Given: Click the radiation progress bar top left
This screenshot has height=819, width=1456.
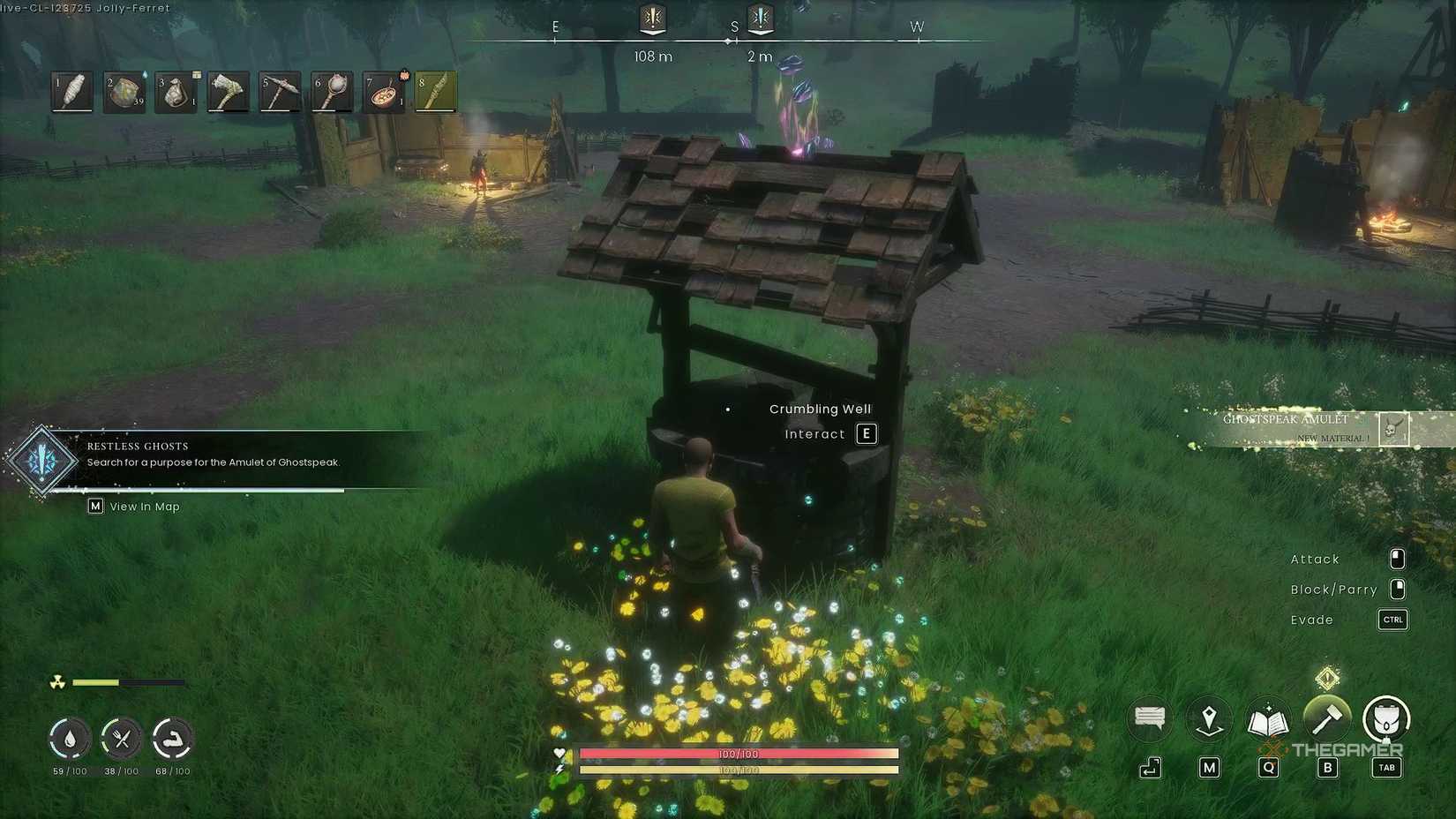Looking at the screenshot, I should click(128, 682).
